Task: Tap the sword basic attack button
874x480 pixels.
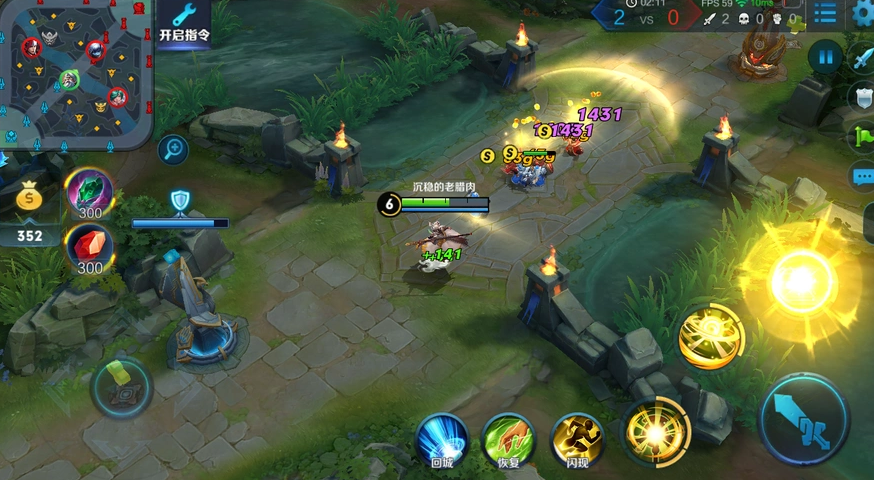Action: 804,418
